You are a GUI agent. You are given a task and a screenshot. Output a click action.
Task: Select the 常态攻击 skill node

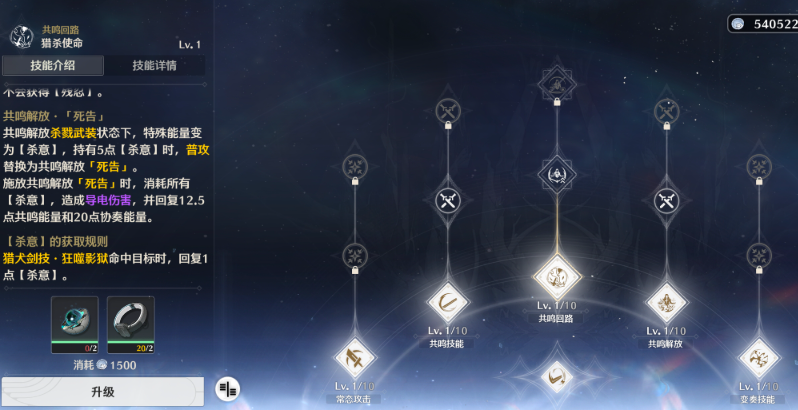(x=354, y=357)
